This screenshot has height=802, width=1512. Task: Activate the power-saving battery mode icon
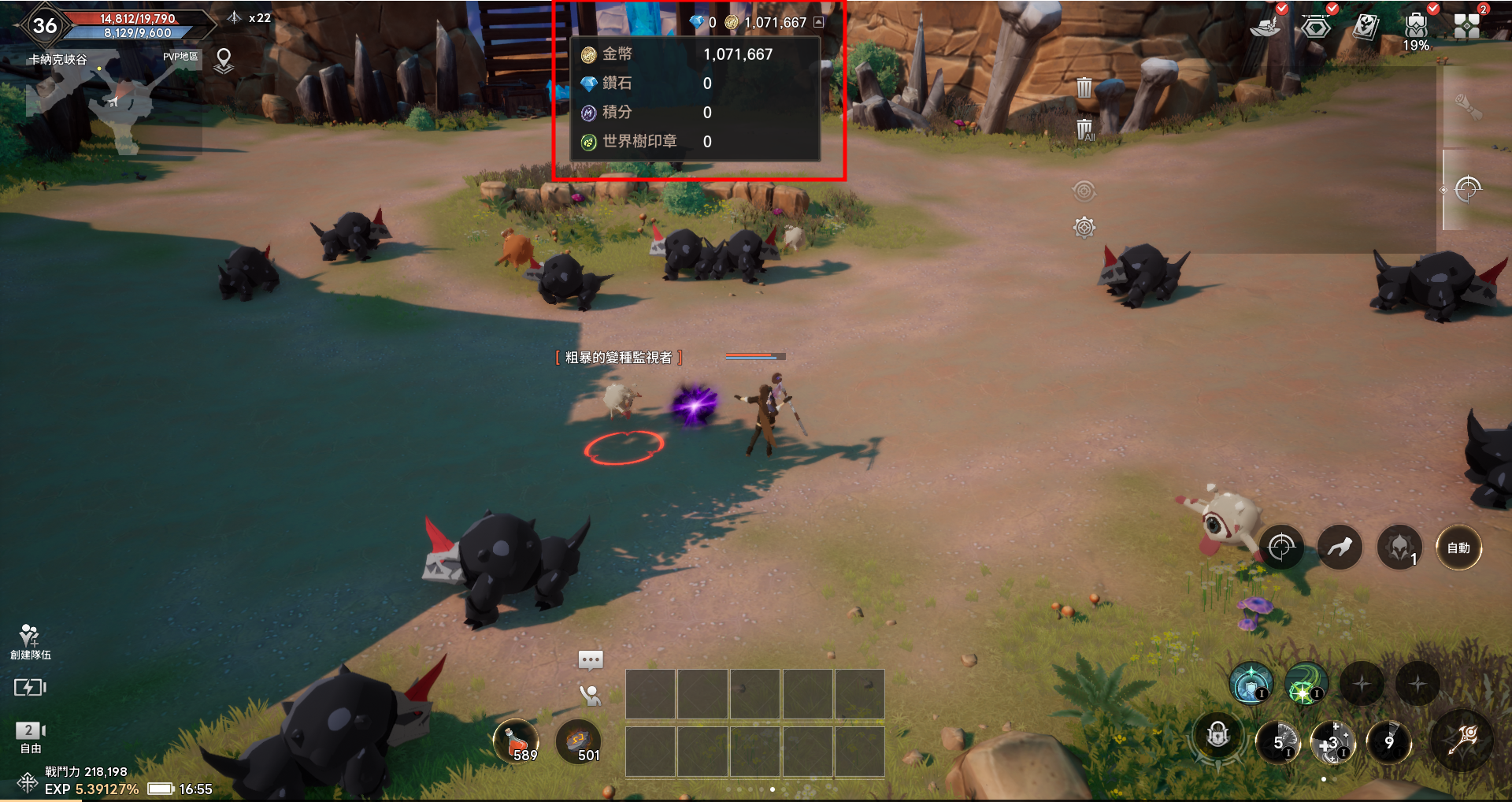point(30,688)
